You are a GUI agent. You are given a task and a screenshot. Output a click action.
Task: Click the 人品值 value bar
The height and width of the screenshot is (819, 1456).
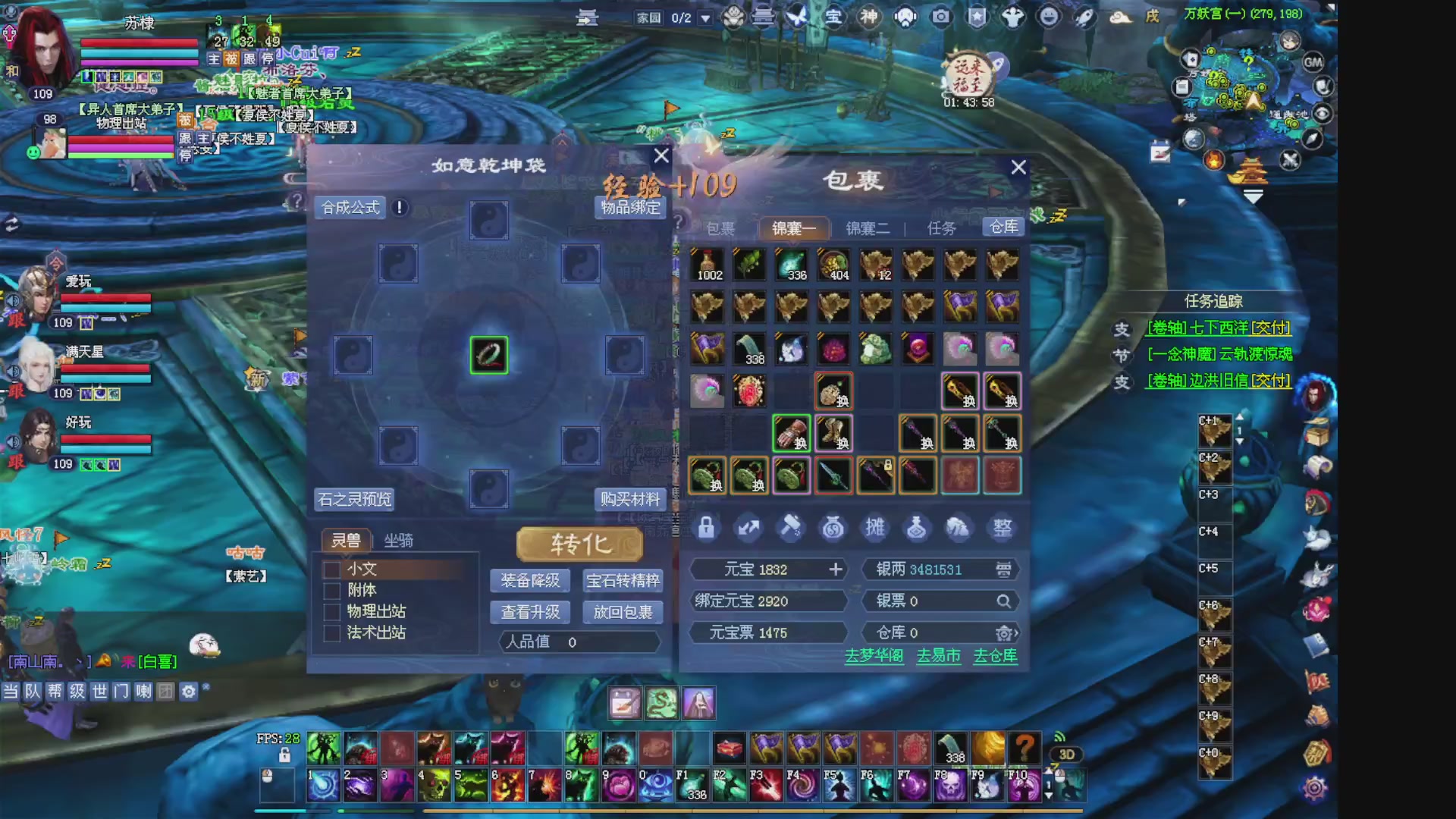[x=580, y=642]
